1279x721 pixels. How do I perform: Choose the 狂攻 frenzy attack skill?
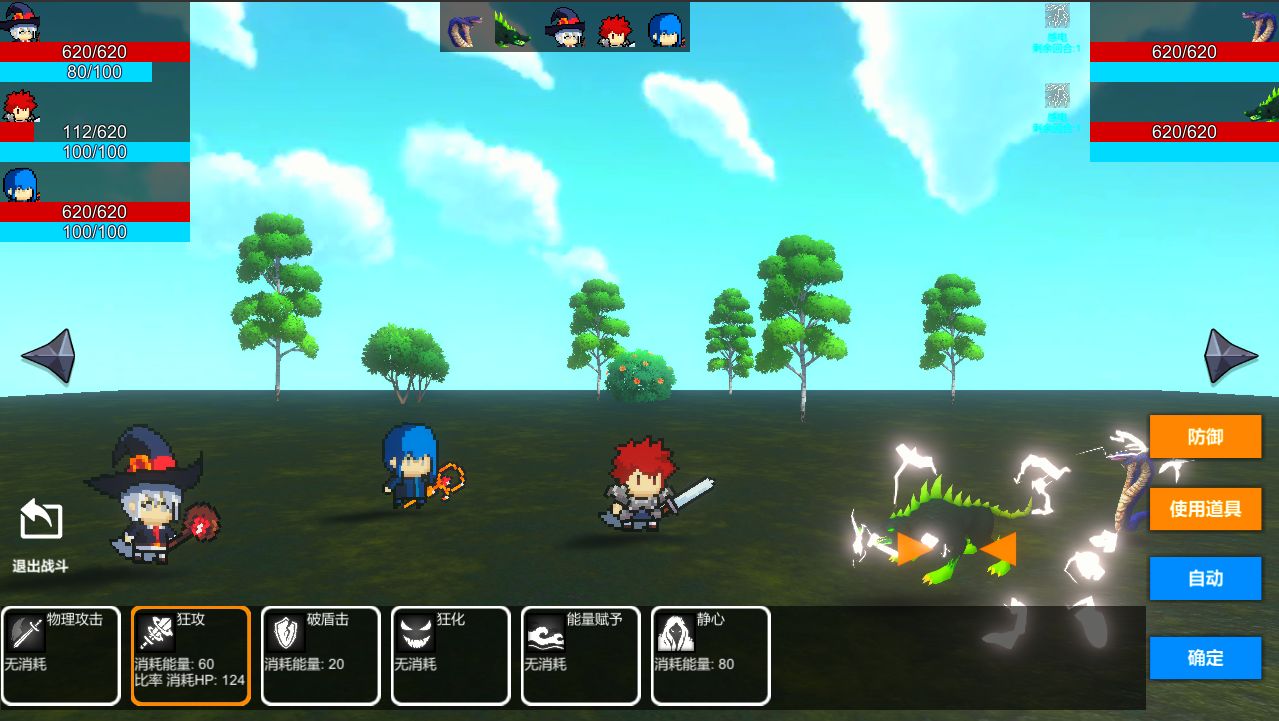click(191, 655)
